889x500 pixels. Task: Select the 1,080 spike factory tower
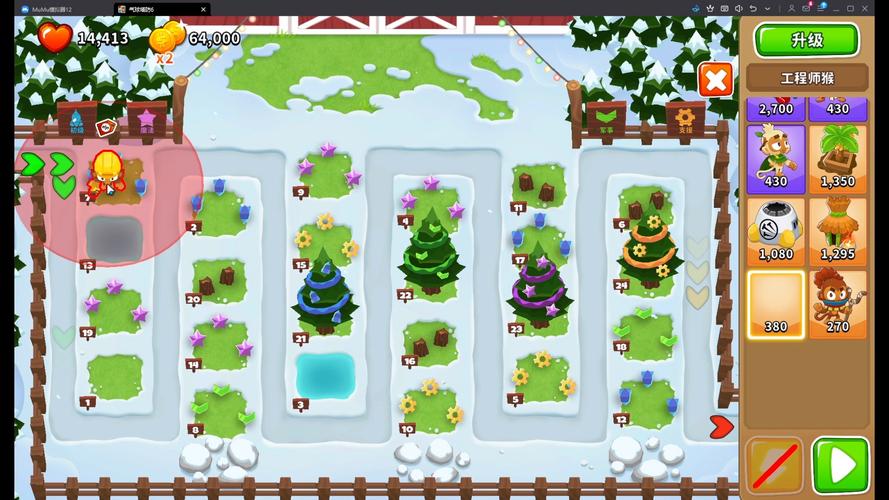pyautogui.click(x=776, y=231)
